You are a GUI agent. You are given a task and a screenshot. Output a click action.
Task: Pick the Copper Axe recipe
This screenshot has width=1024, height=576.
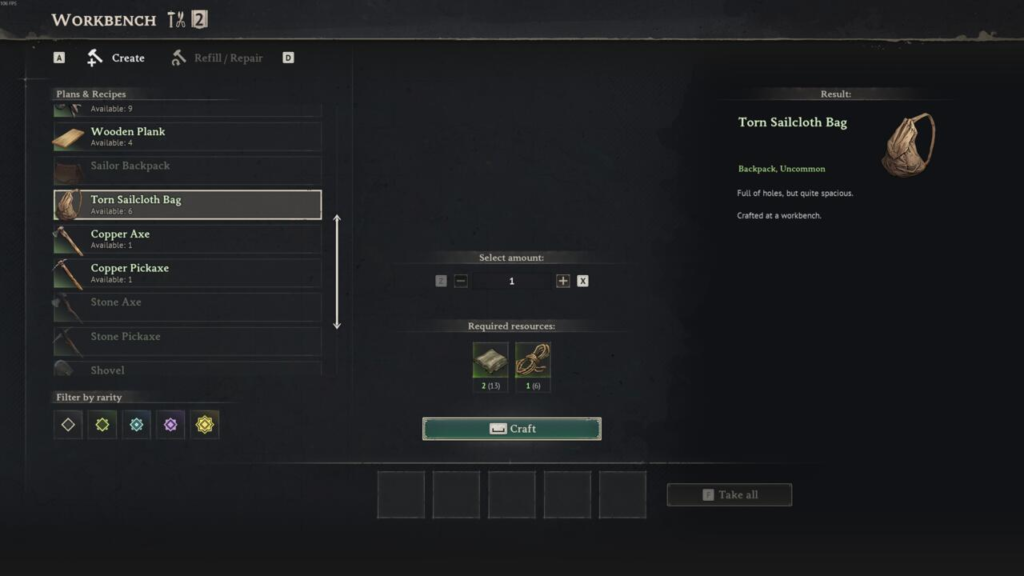point(187,239)
